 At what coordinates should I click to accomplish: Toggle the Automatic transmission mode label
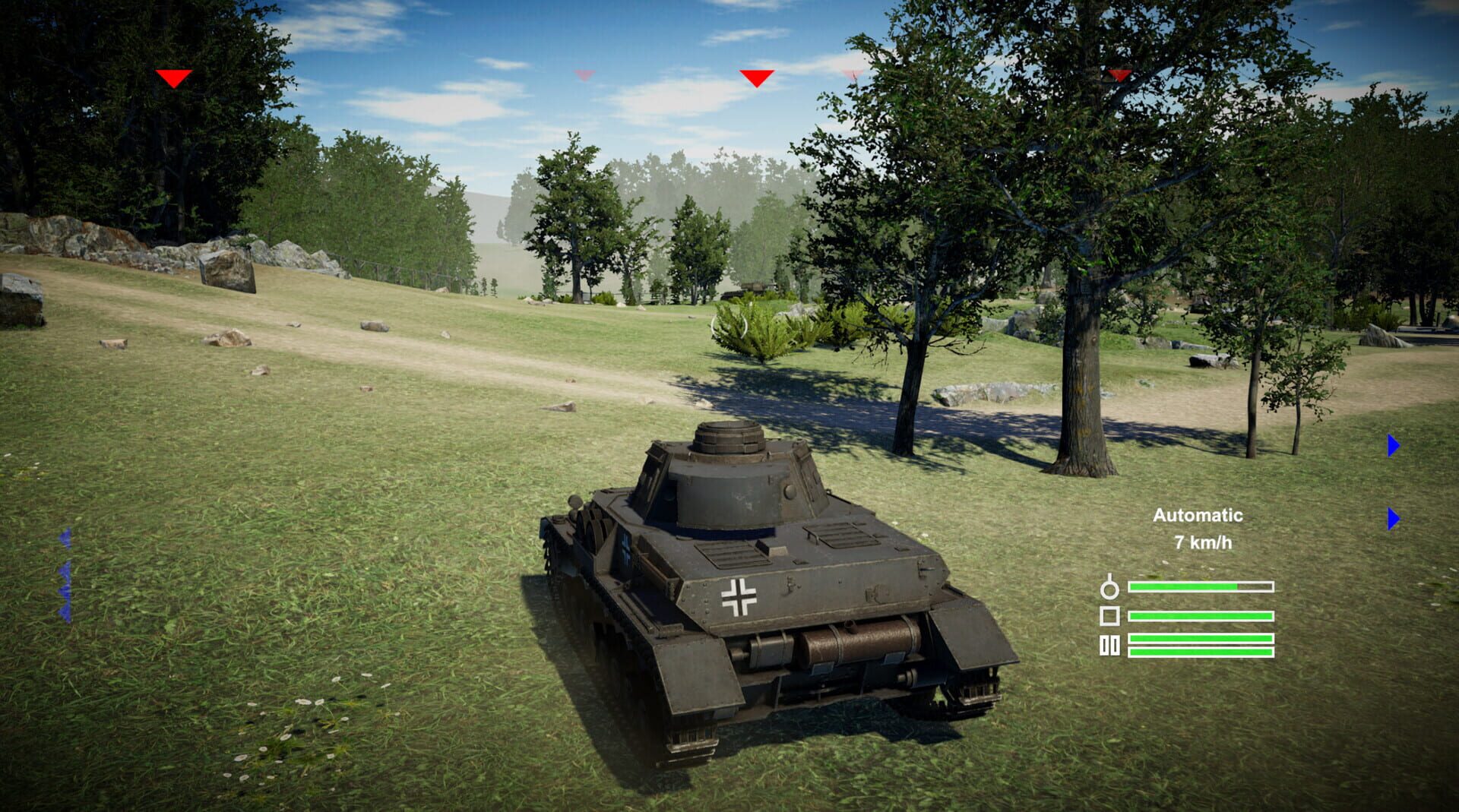[1198, 516]
